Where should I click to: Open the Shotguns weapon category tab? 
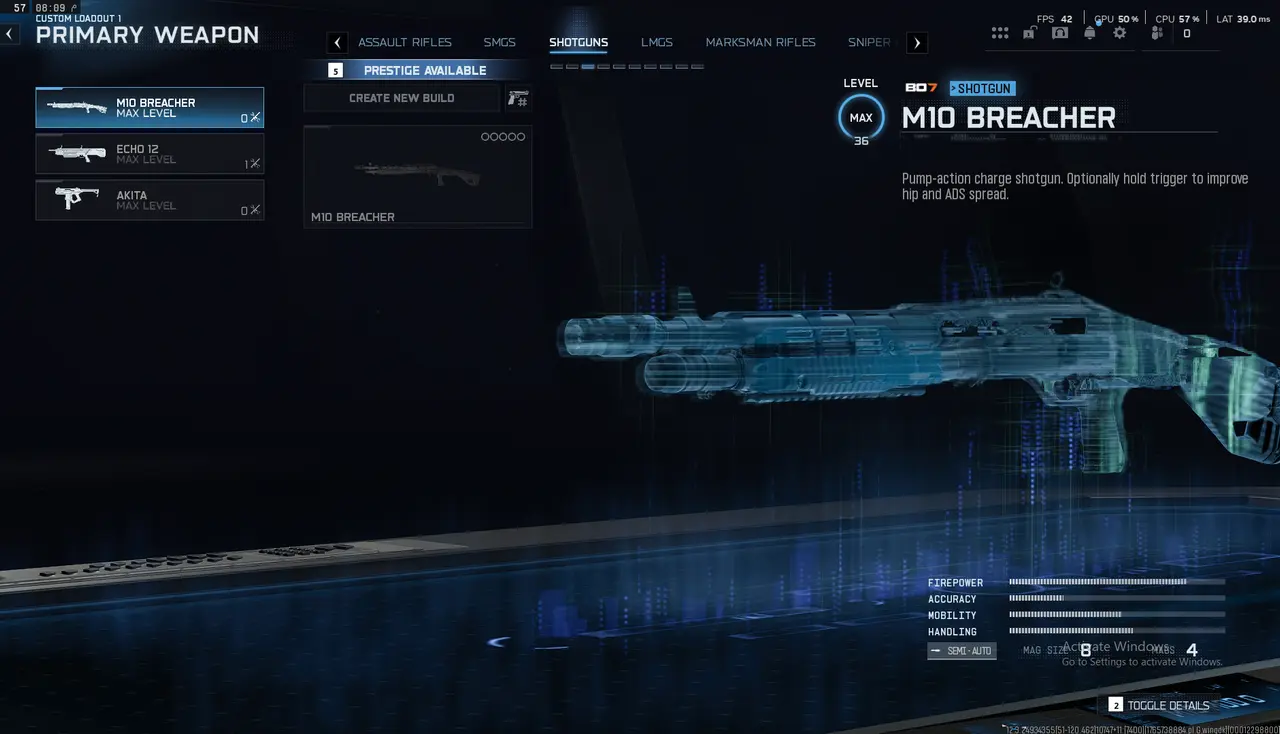pos(579,42)
